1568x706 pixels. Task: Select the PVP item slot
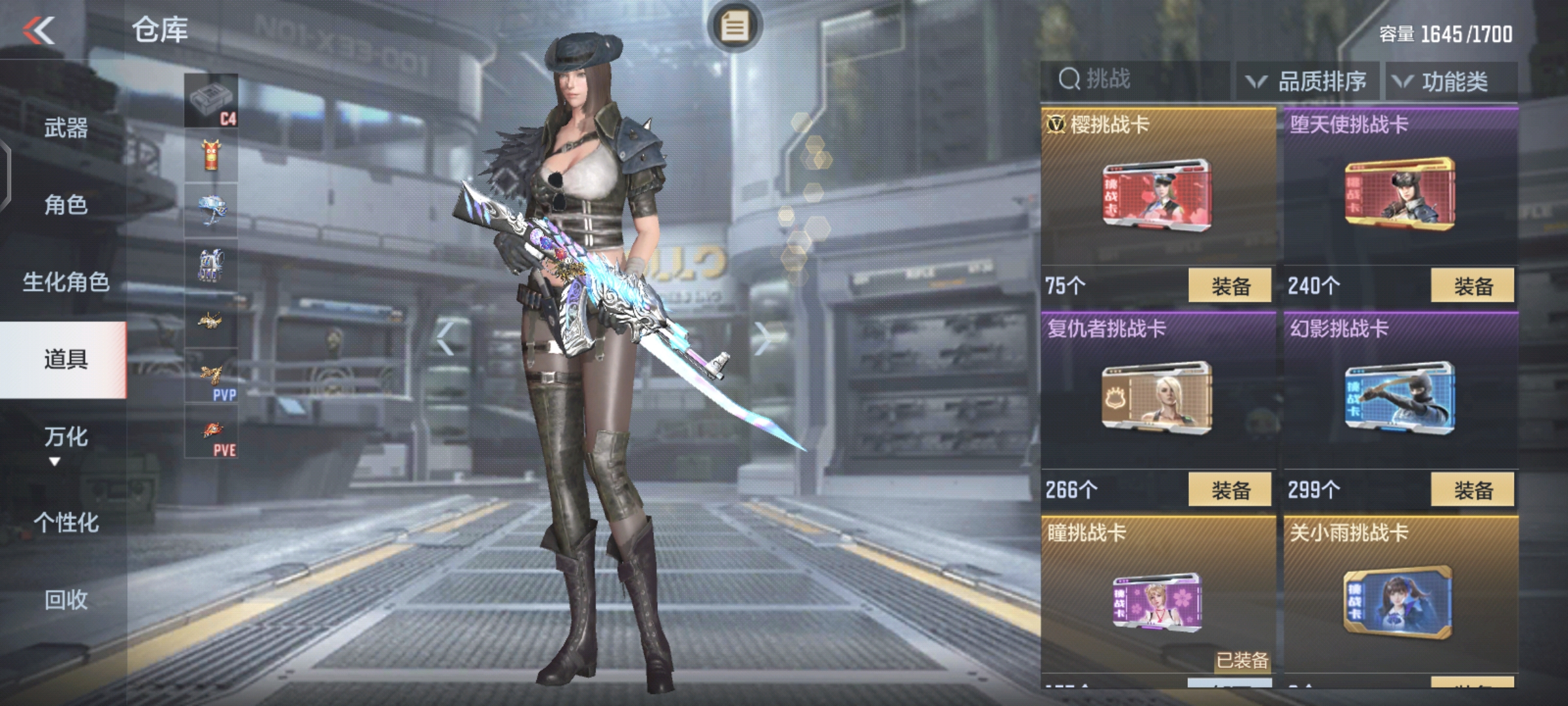[211, 376]
